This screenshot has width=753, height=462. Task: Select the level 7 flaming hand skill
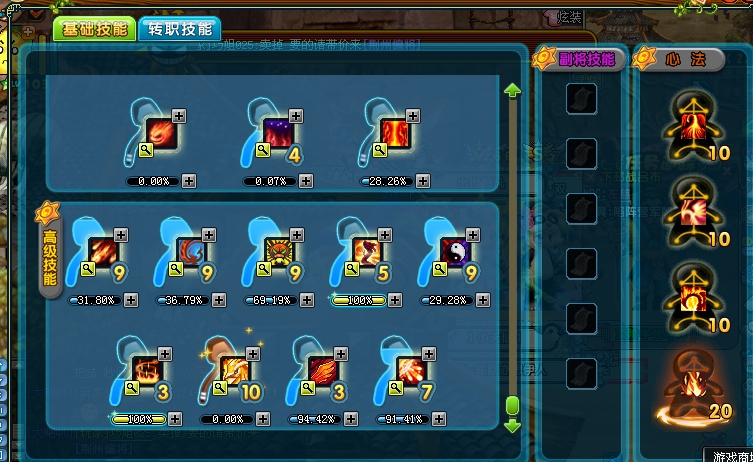tap(412, 371)
